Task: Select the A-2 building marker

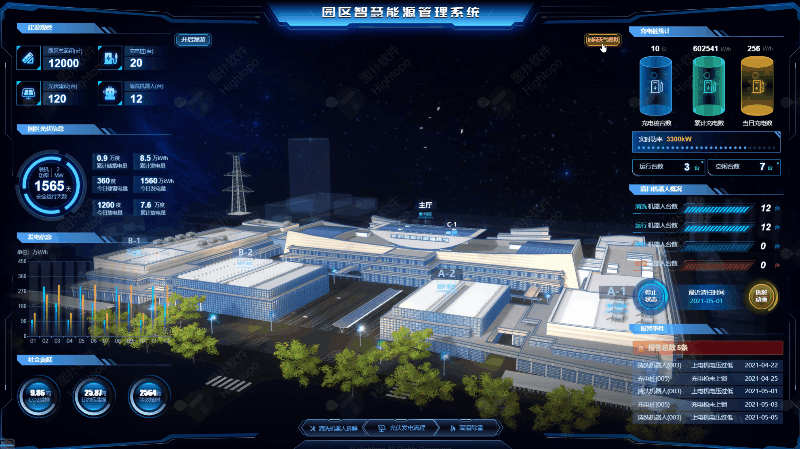Action: coord(446,272)
